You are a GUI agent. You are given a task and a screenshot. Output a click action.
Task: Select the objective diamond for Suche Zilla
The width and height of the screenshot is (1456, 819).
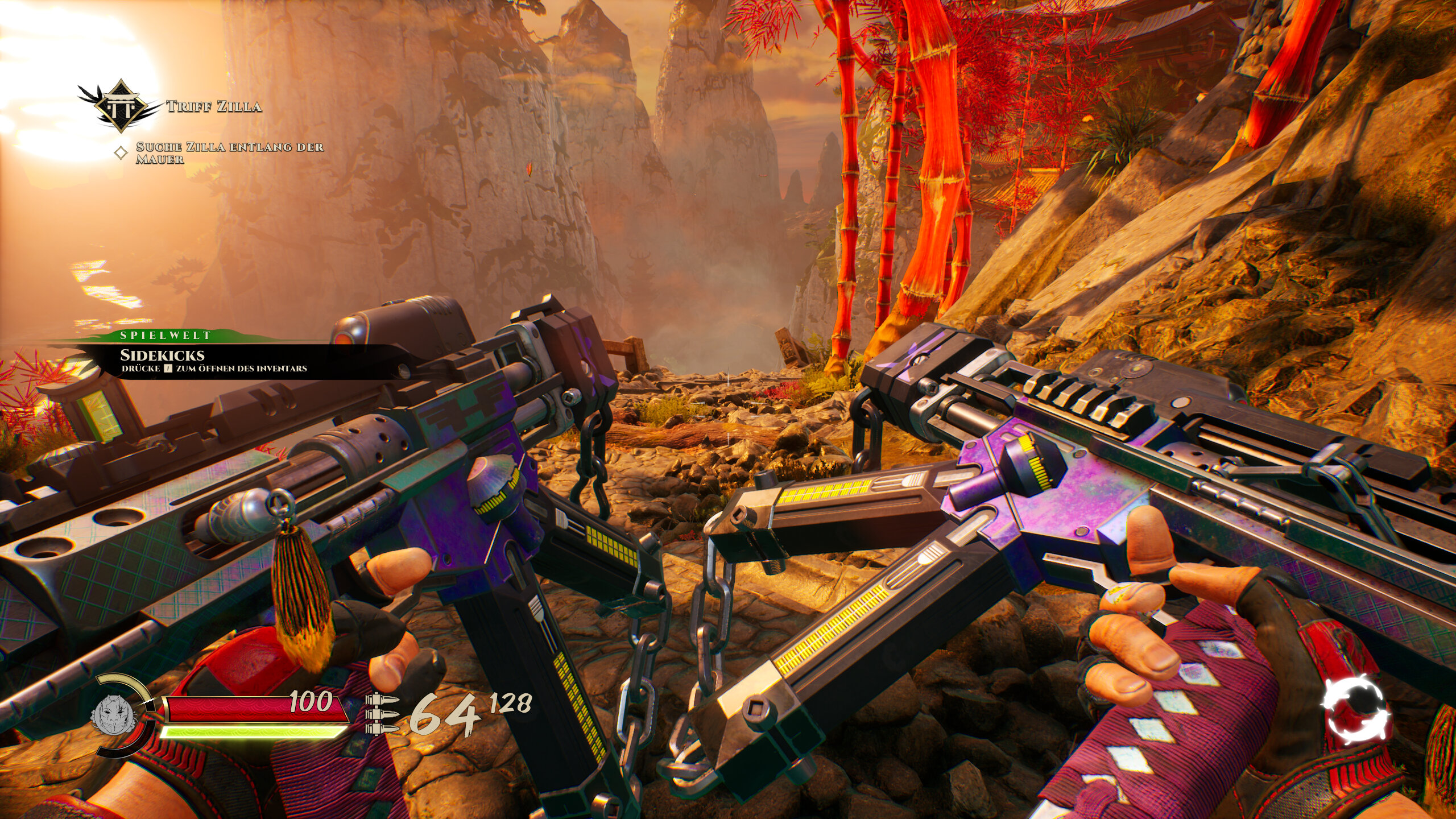121,153
